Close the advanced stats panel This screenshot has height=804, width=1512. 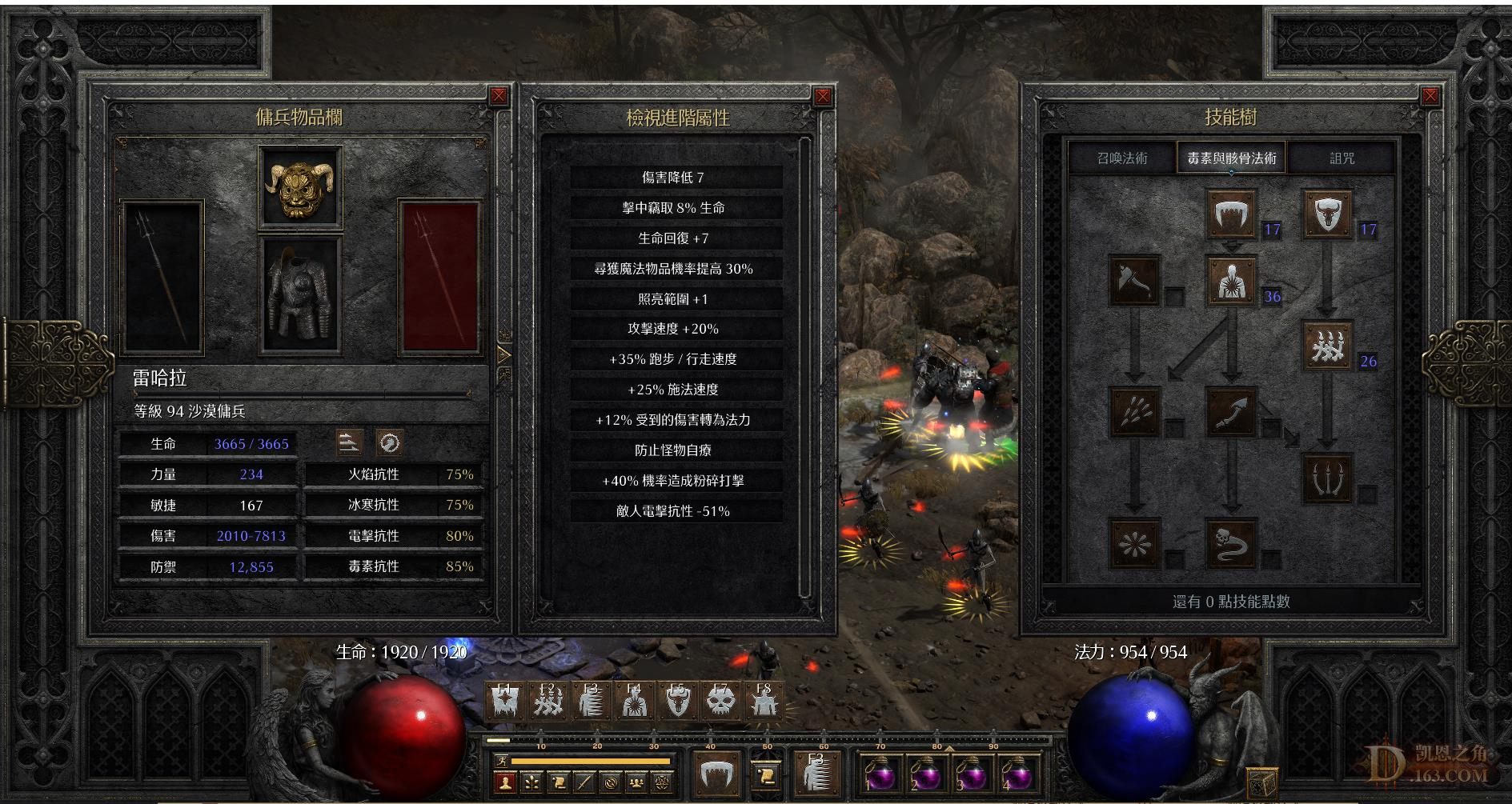coord(823,97)
